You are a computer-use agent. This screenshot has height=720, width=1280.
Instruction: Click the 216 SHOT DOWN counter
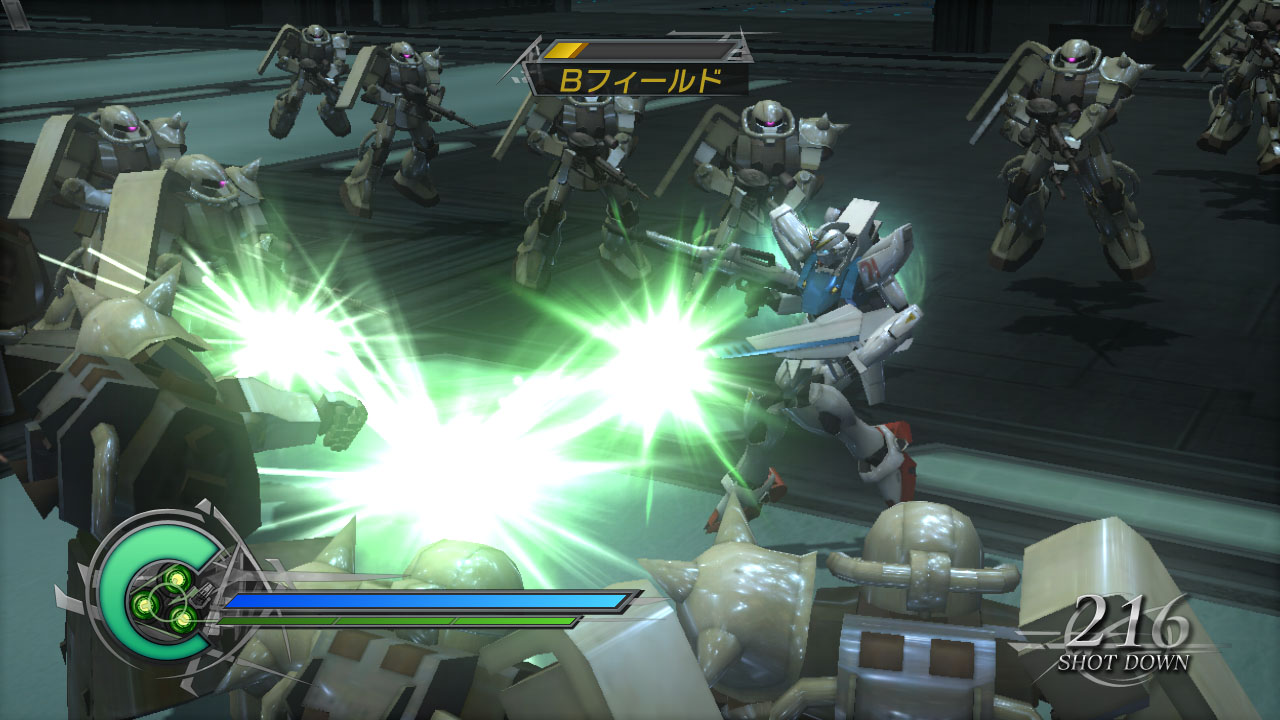pos(1130,642)
